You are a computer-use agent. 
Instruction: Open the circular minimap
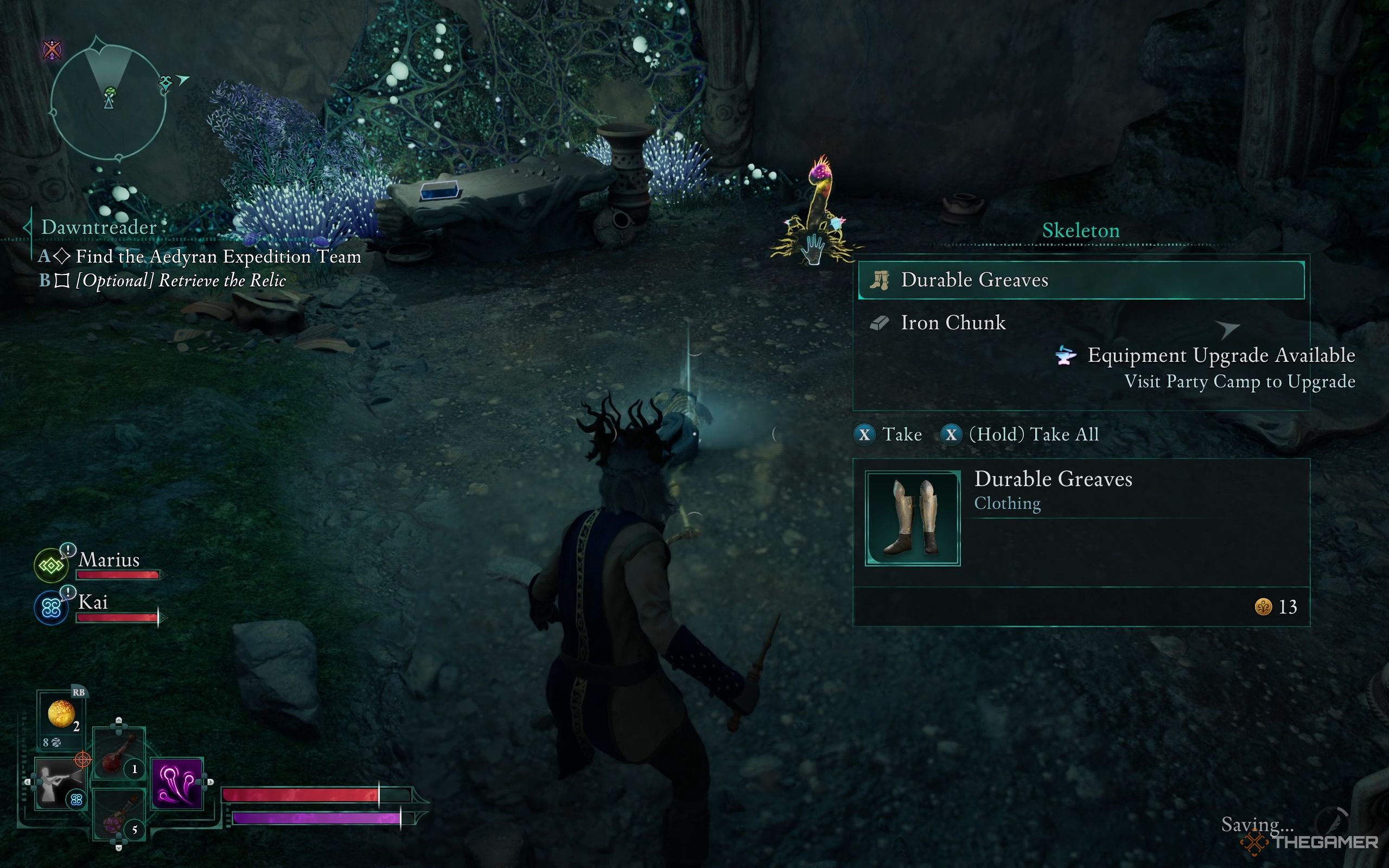[x=109, y=101]
